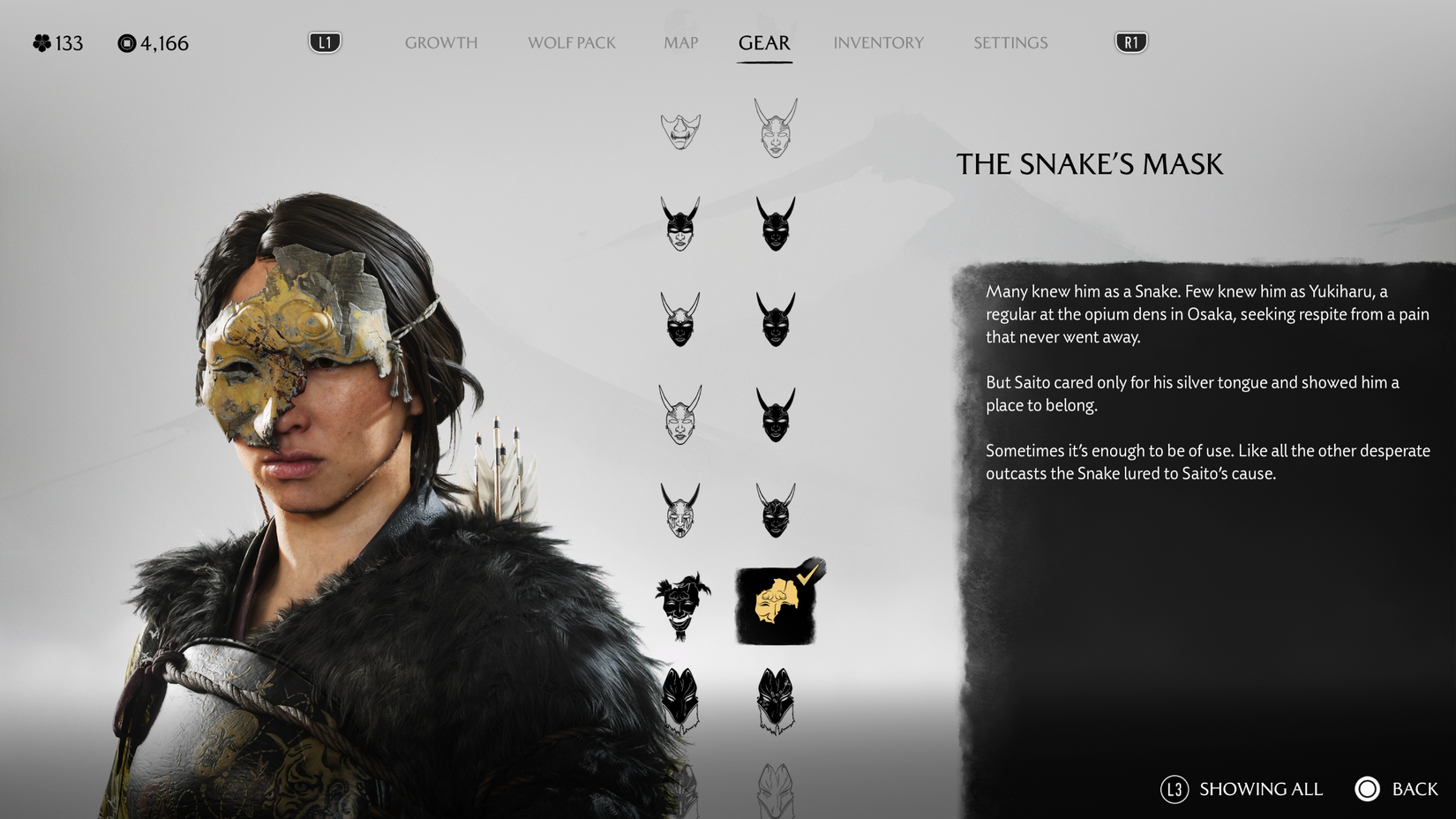View the Growth menu

441,42
